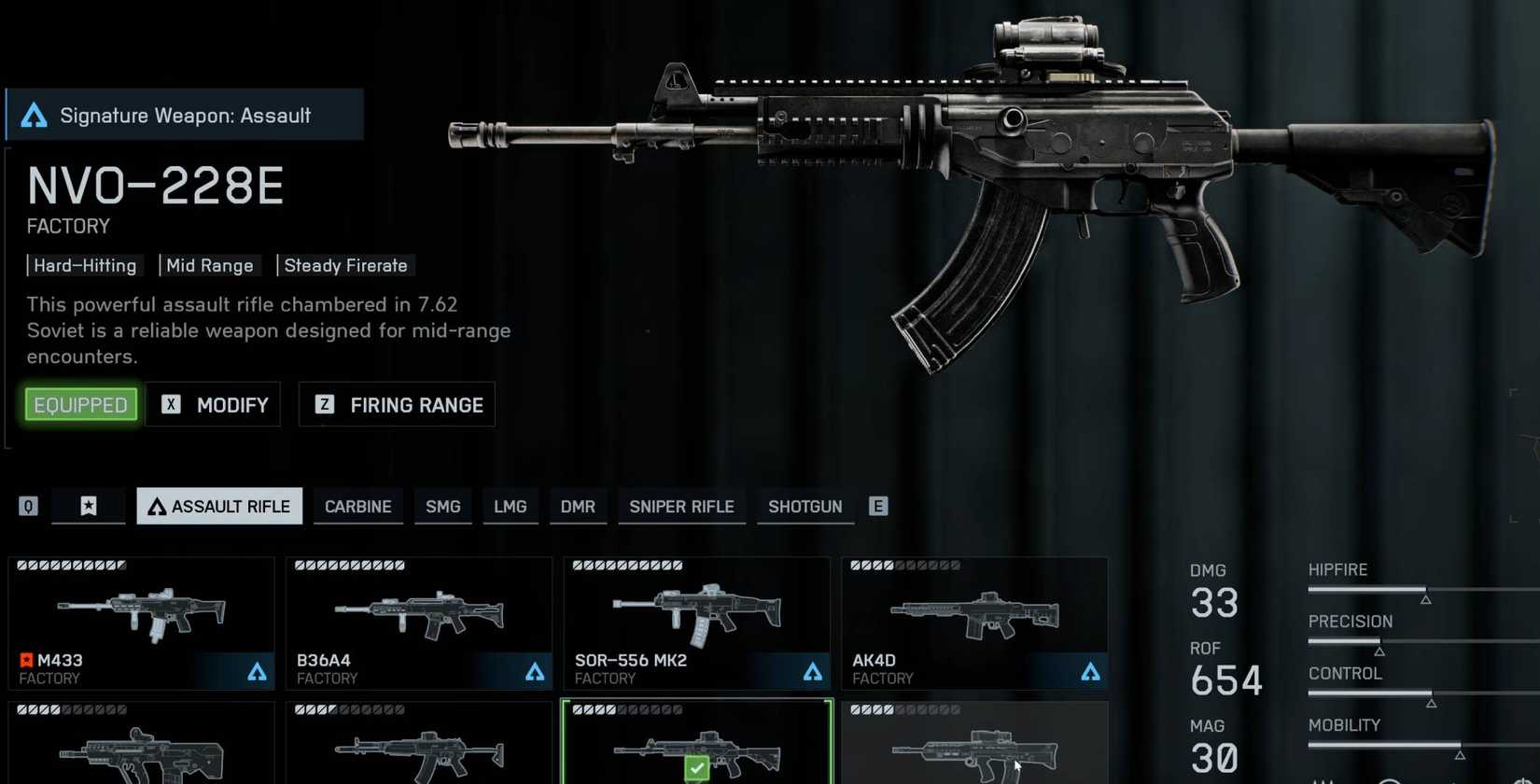This screenshot has height=784, width=1540.
Task: Click the blue signature triangle on the AK4D tile
Action: [1091, 670]
